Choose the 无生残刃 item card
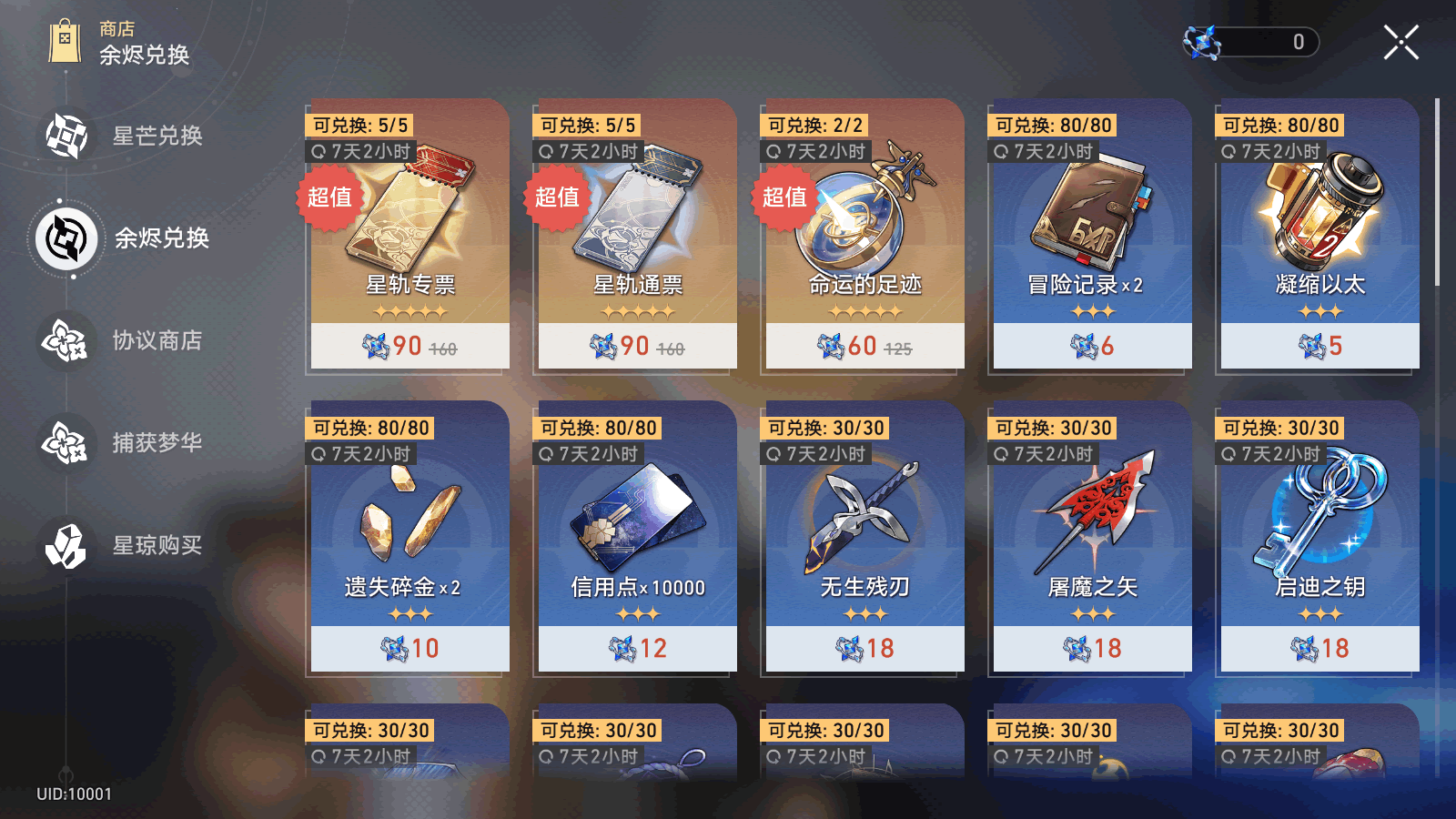Screen dimensions: 1456x819 tap(864, 537)
